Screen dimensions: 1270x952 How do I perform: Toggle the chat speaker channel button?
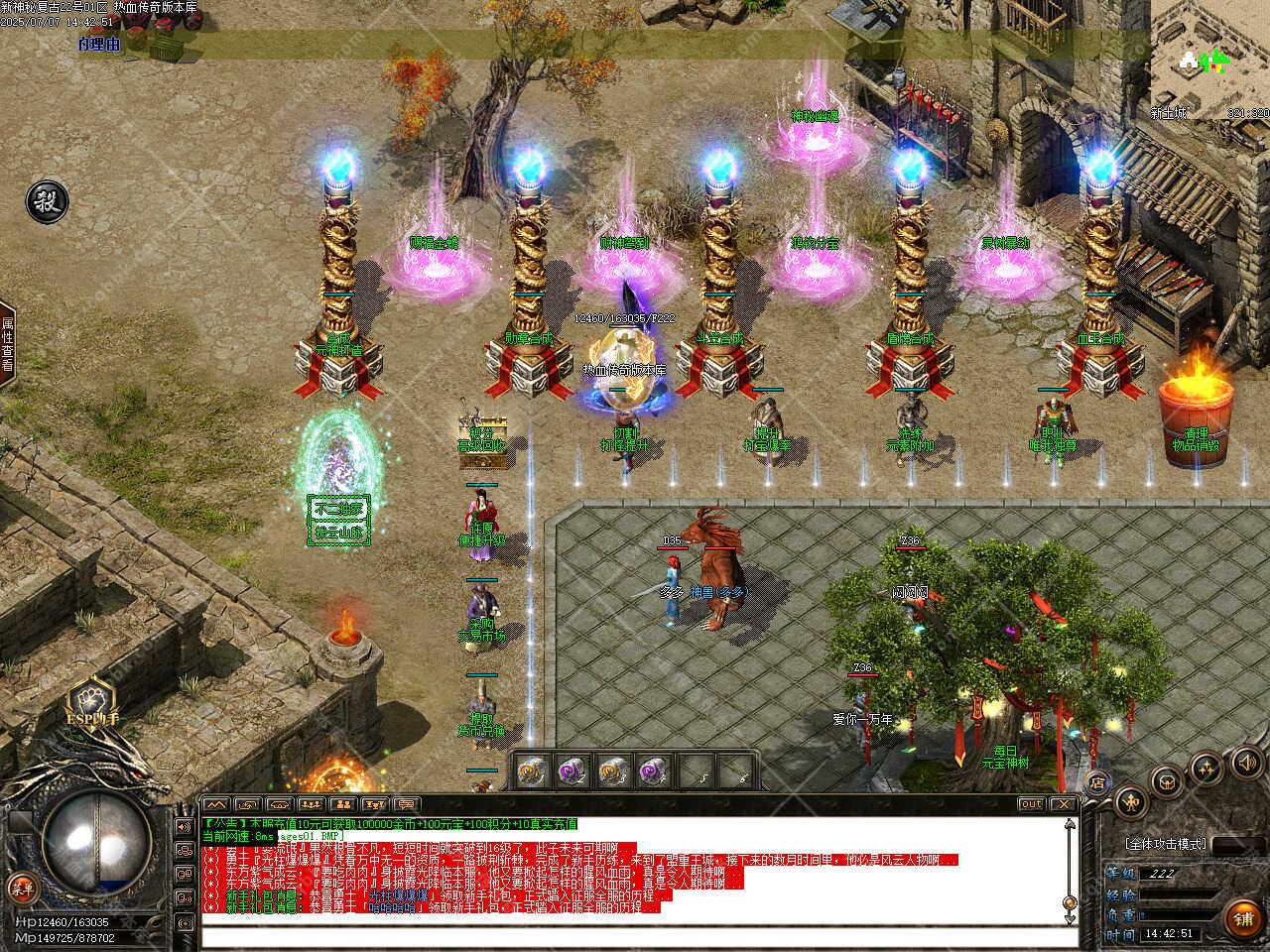tap(184, 826)
